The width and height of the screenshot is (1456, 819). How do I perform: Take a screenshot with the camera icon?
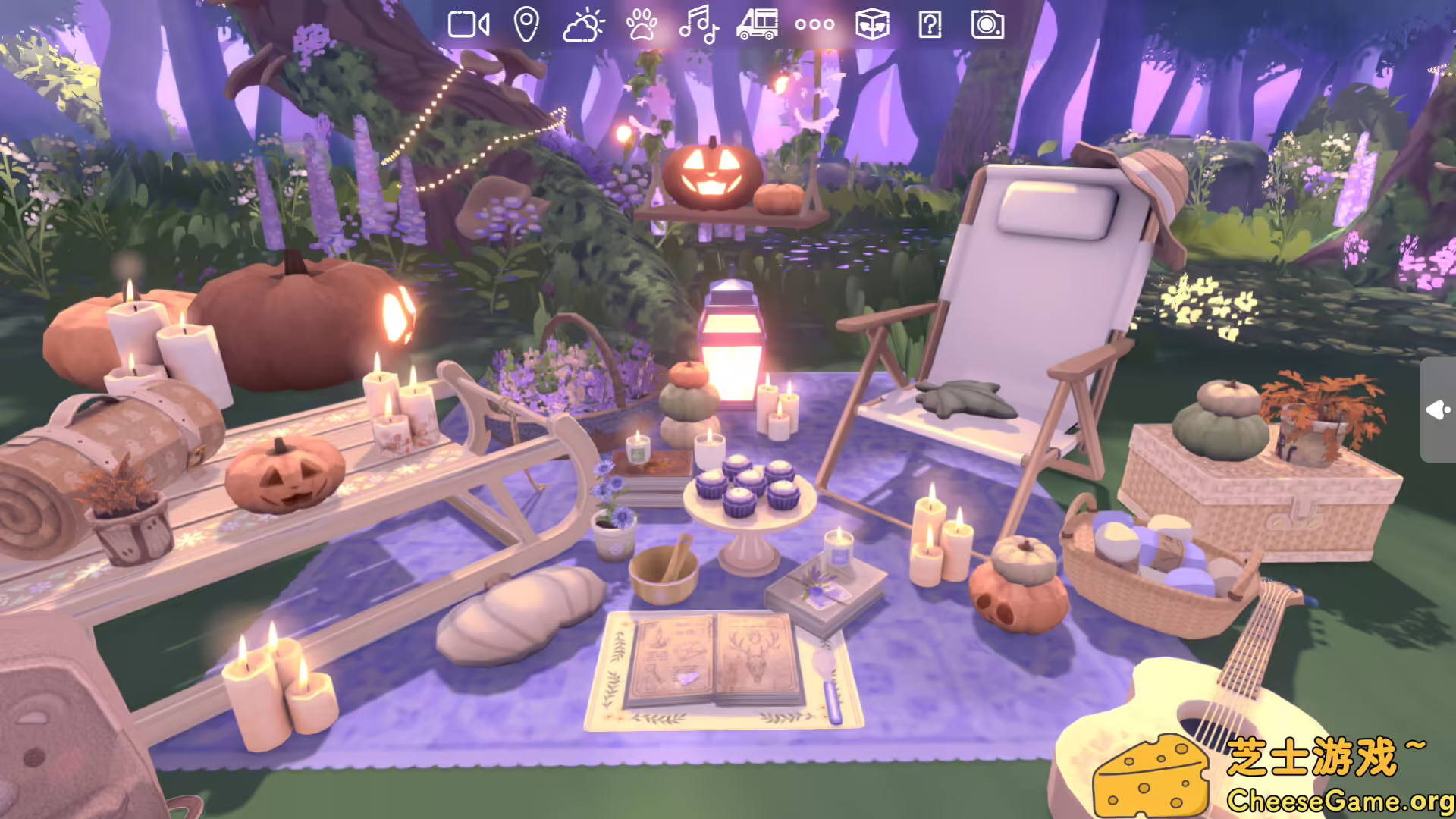(x=986, y=26)
